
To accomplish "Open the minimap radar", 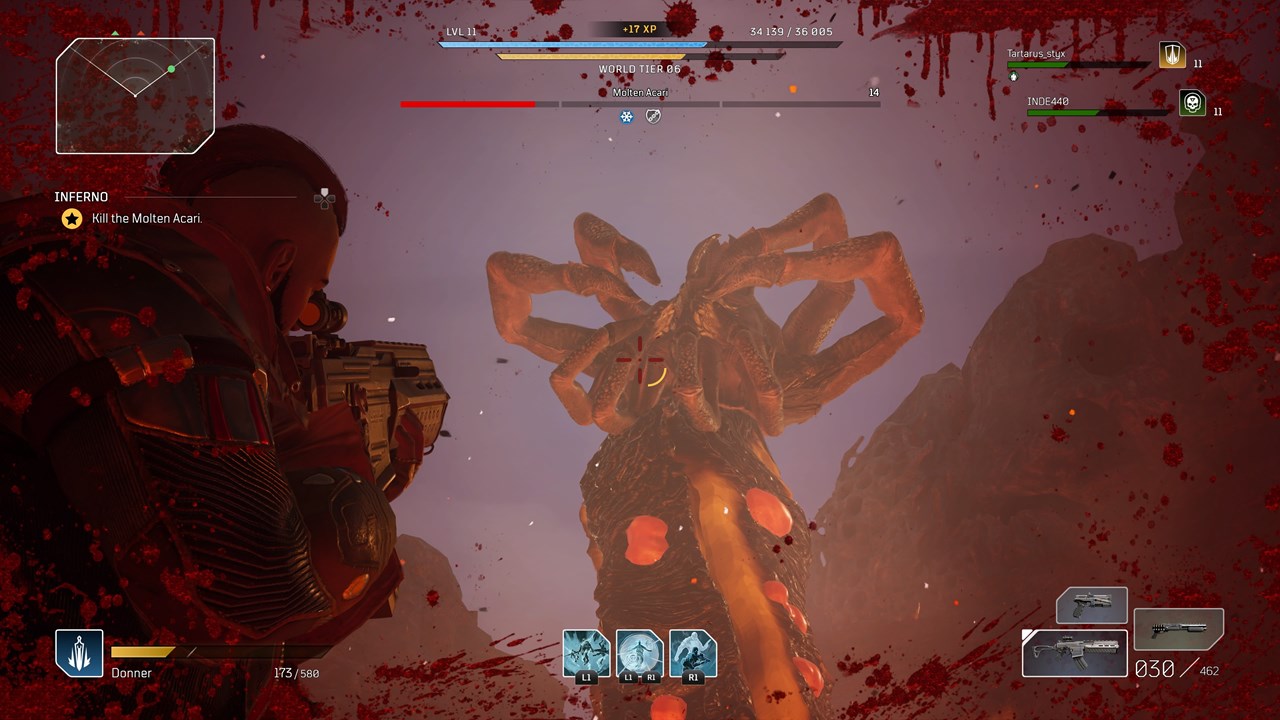I will 135,96.
